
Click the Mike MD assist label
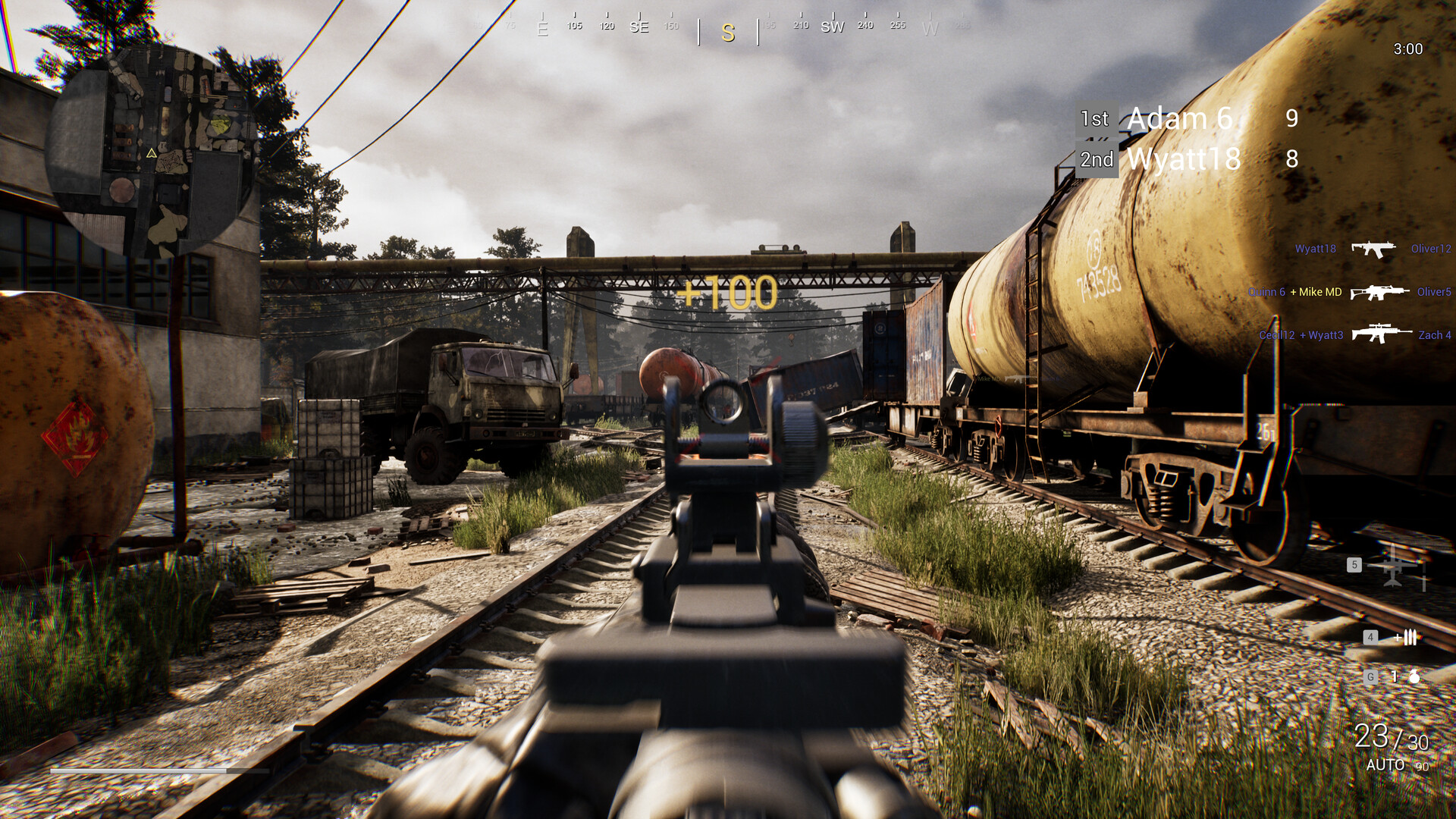[x=1316, y=292]
